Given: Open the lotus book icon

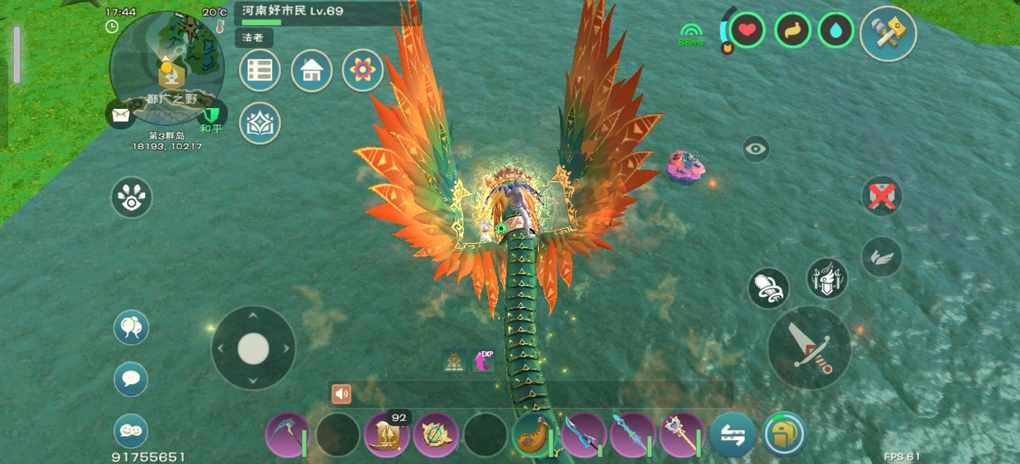Looking at the screenshot, I should click(x=260, y=122).
